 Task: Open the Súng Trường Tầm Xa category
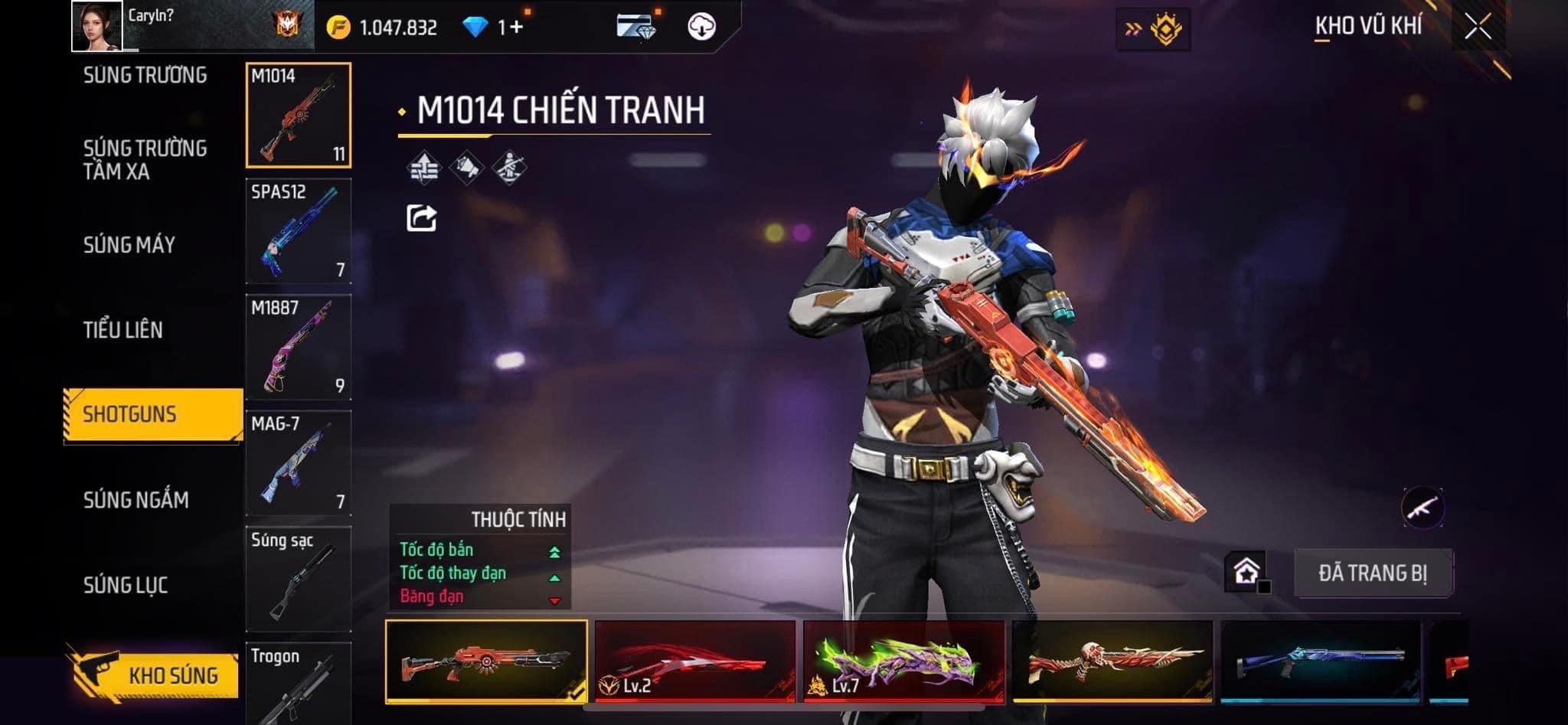145,159
